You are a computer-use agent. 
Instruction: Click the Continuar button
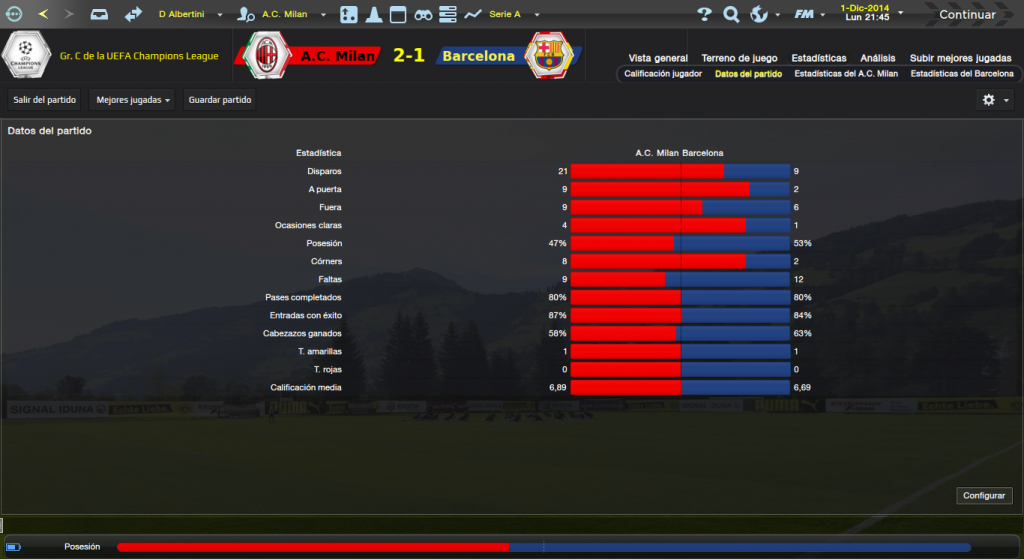click(966, 15)
